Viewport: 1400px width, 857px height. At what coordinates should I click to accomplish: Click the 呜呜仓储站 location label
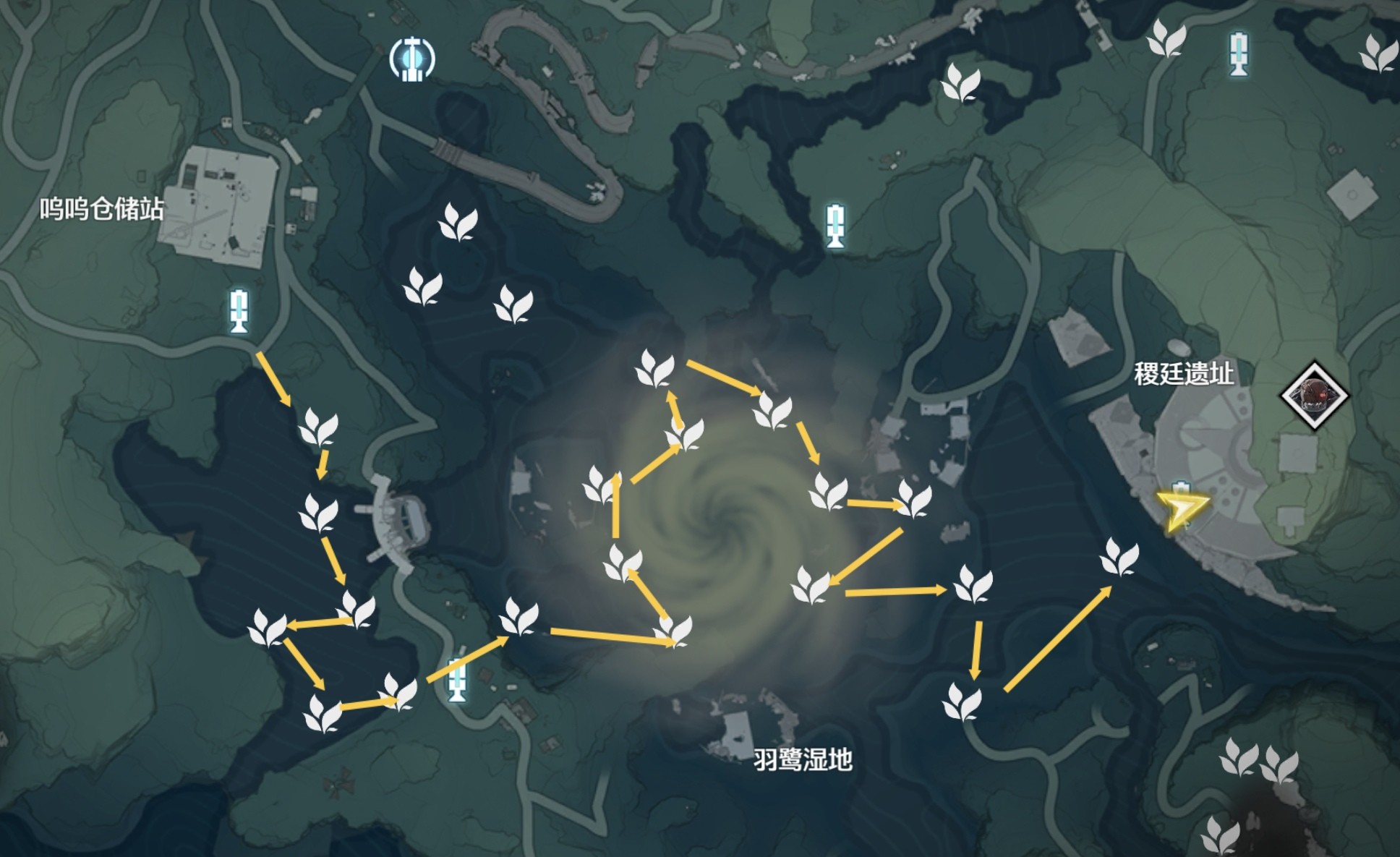tap(101, 209)
